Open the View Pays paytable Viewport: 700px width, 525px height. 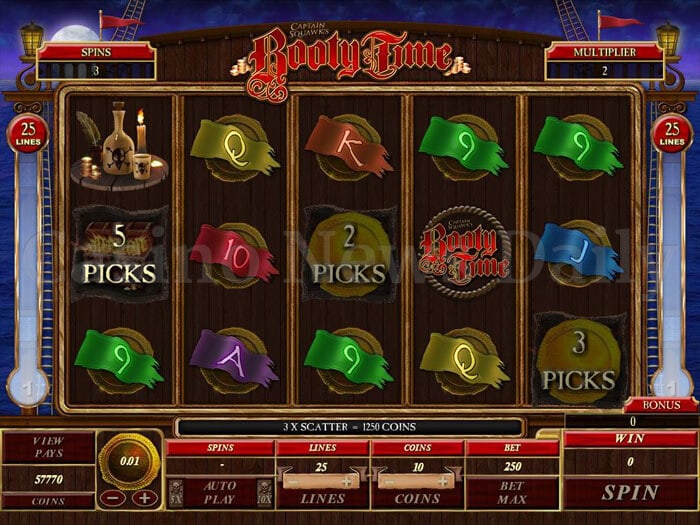[48, 447]
